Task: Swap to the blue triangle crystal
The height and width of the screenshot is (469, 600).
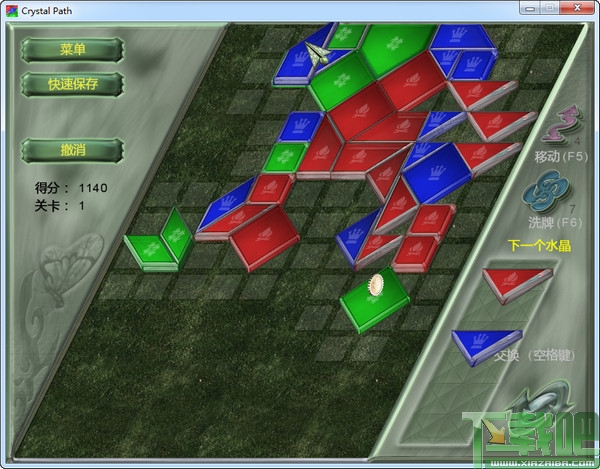Action: 487,344
